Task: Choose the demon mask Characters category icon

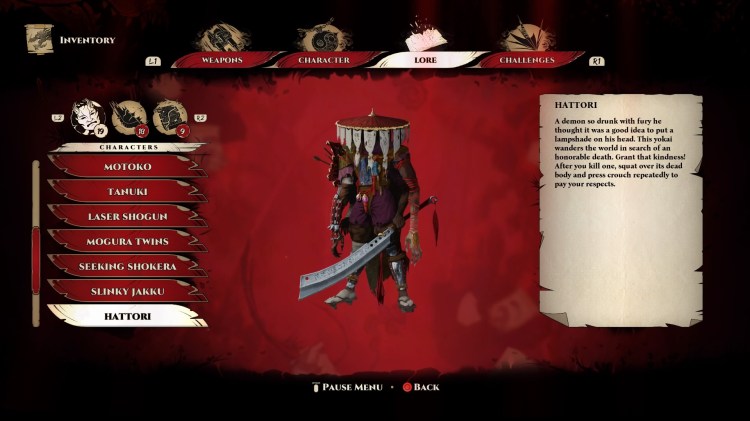Action: 86,118
